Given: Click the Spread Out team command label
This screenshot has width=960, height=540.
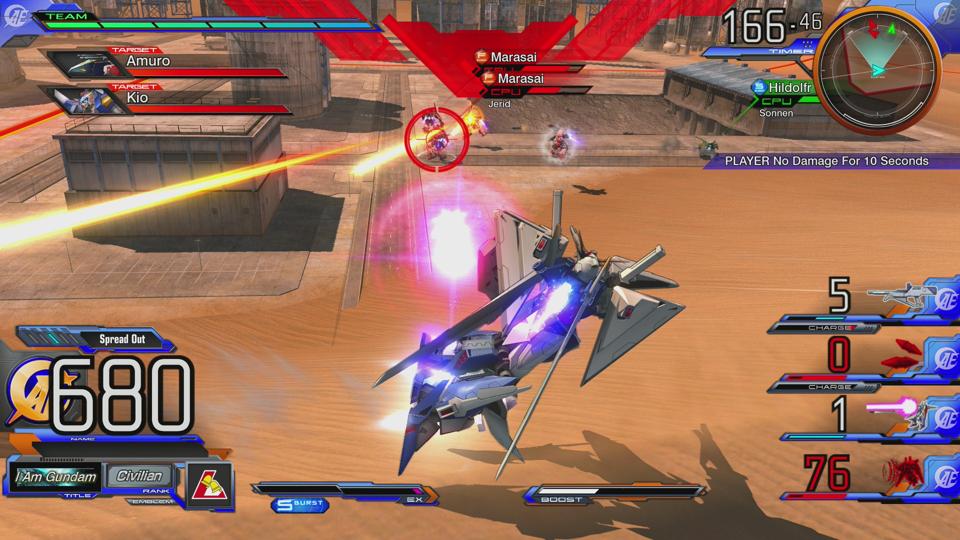Looking at the screenshot, I should pyautogui.click(x=122, y=339).
